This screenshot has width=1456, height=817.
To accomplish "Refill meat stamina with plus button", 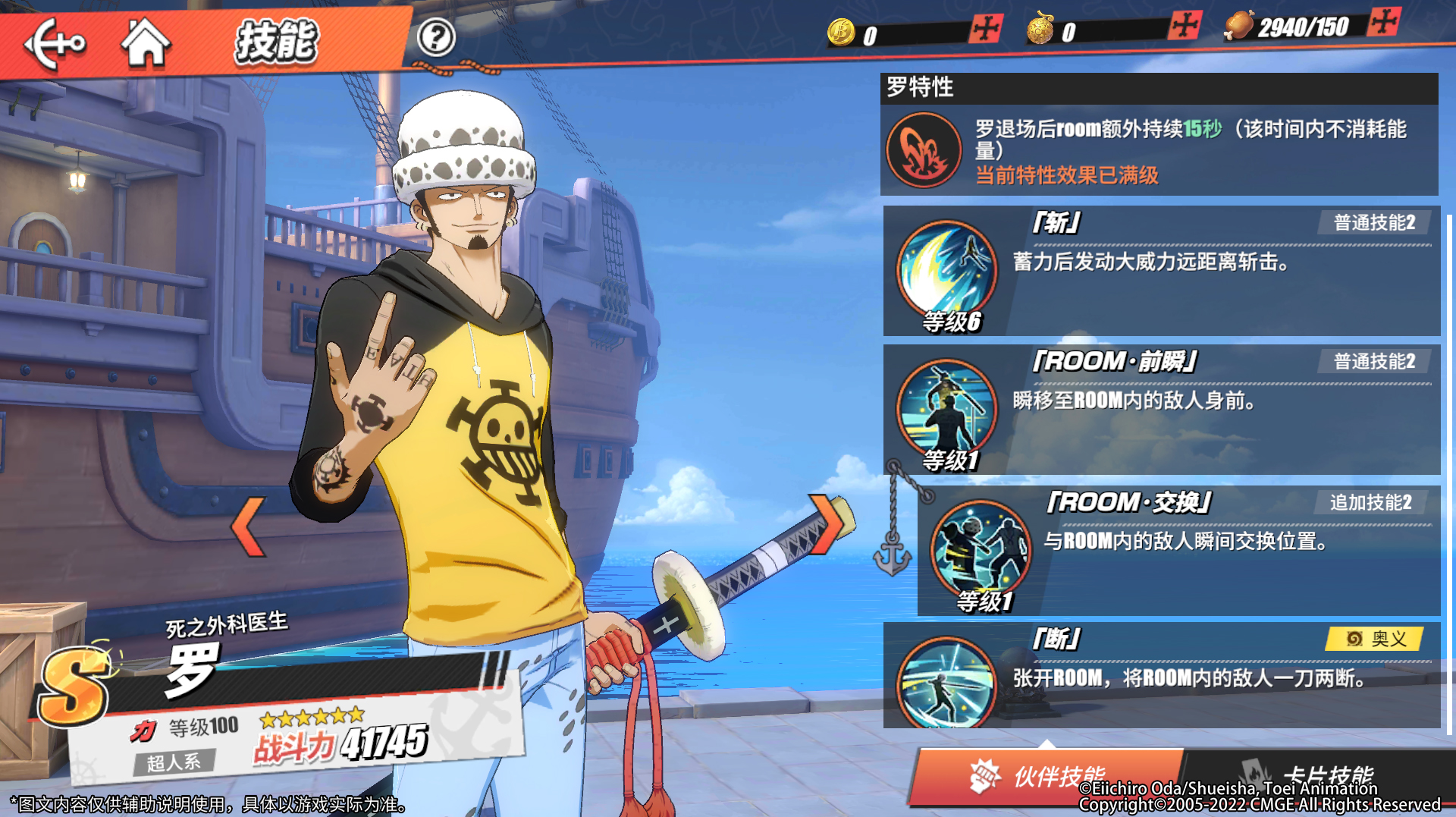I will (x=1383, y=22).
